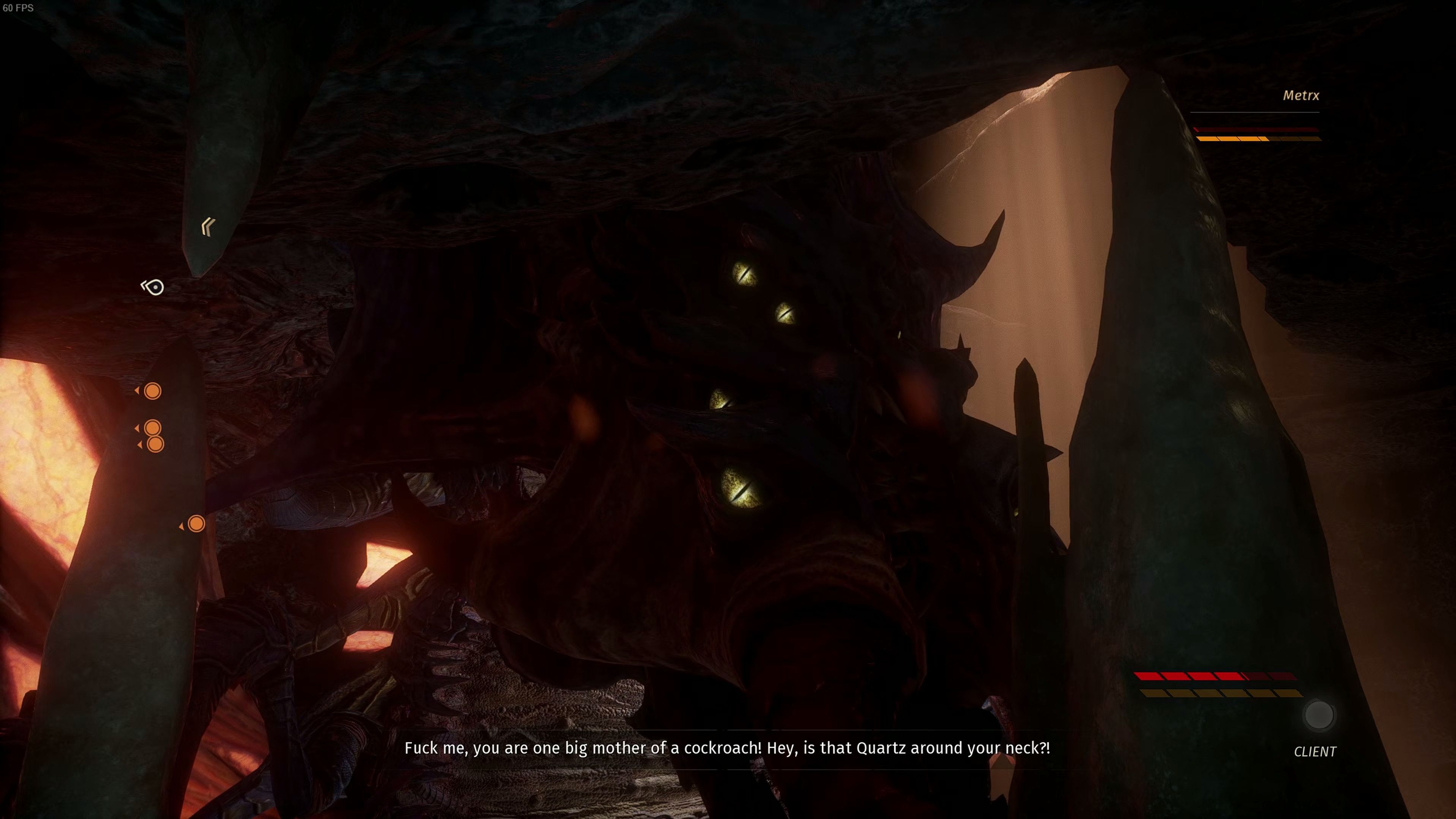Select the double-chevron waypoint marker
Image resolution: width=1456 pixels, height=819 pixels.
208,227
